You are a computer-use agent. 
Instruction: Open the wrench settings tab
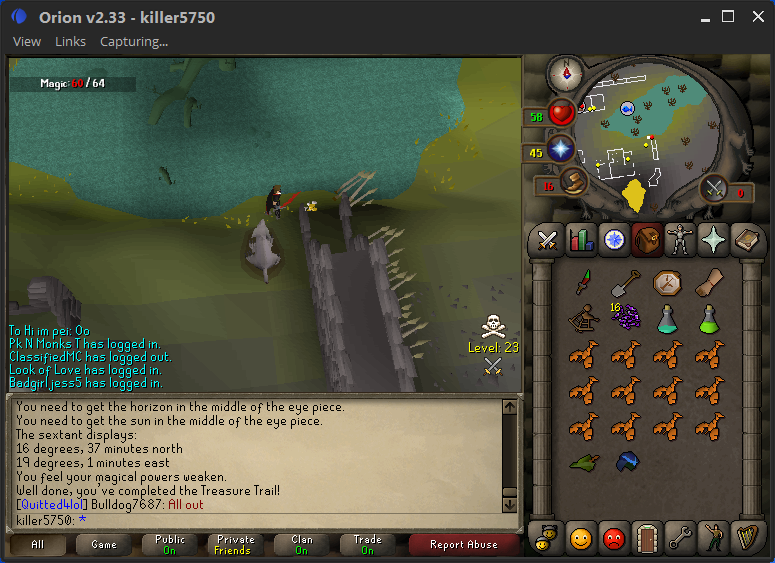(x=680, y=537)
